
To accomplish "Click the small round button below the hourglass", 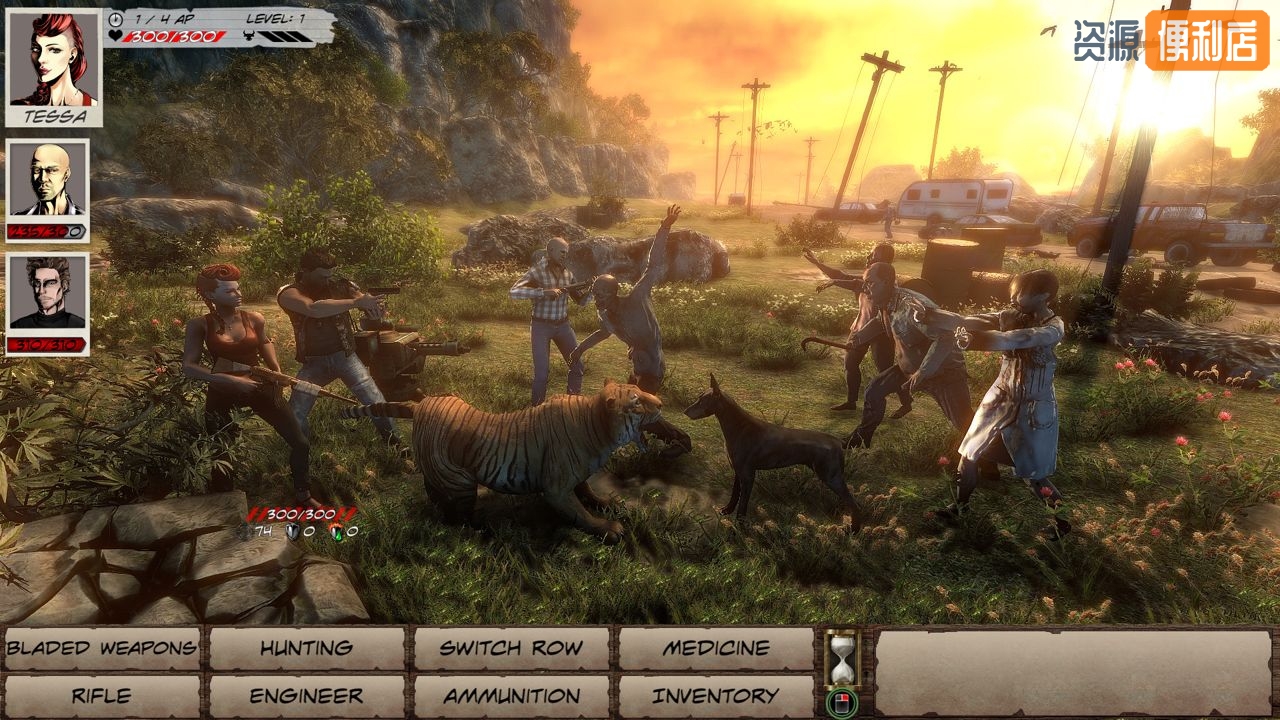I will click(843, 702).
